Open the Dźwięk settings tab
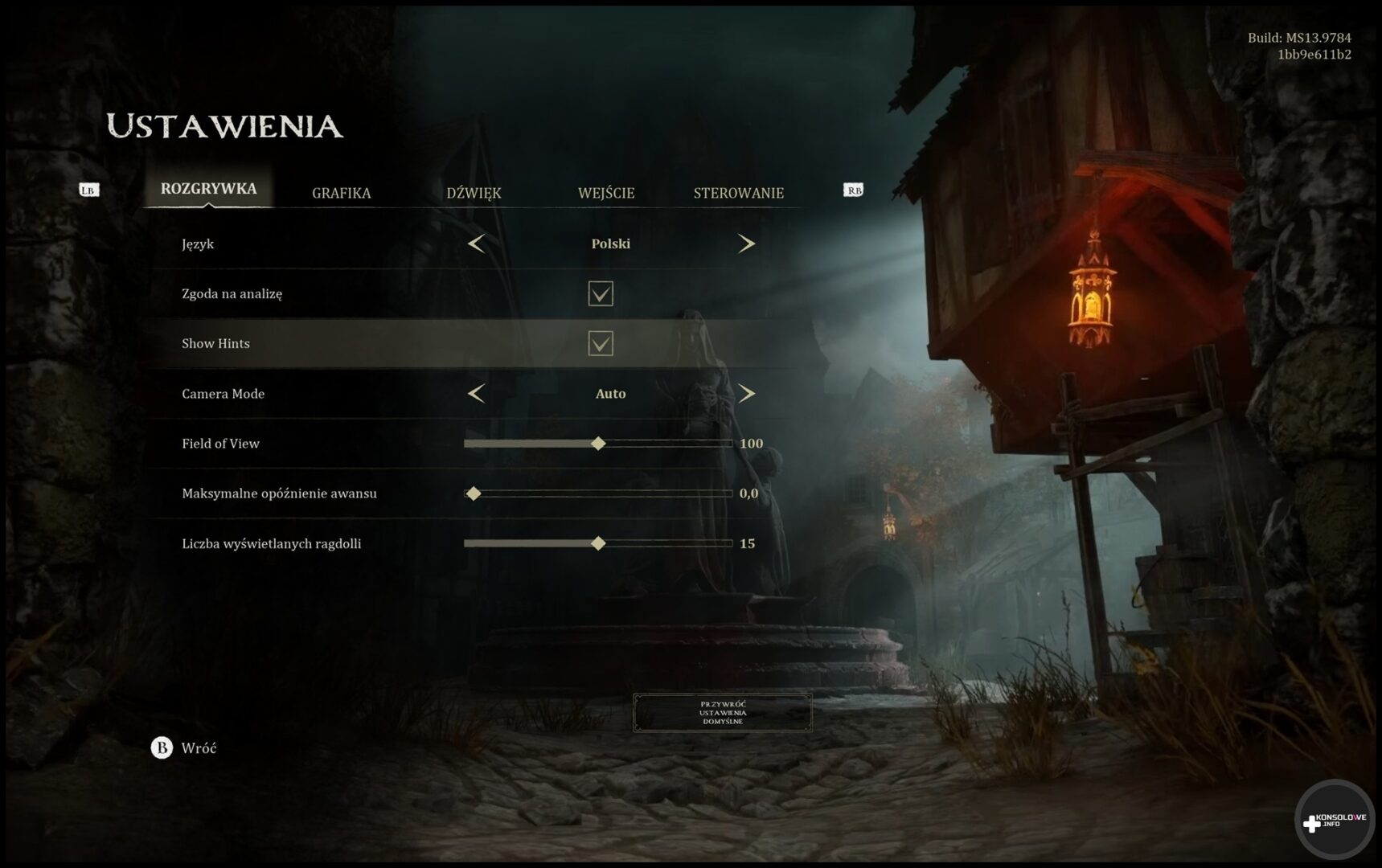 [x=474, y=193]
